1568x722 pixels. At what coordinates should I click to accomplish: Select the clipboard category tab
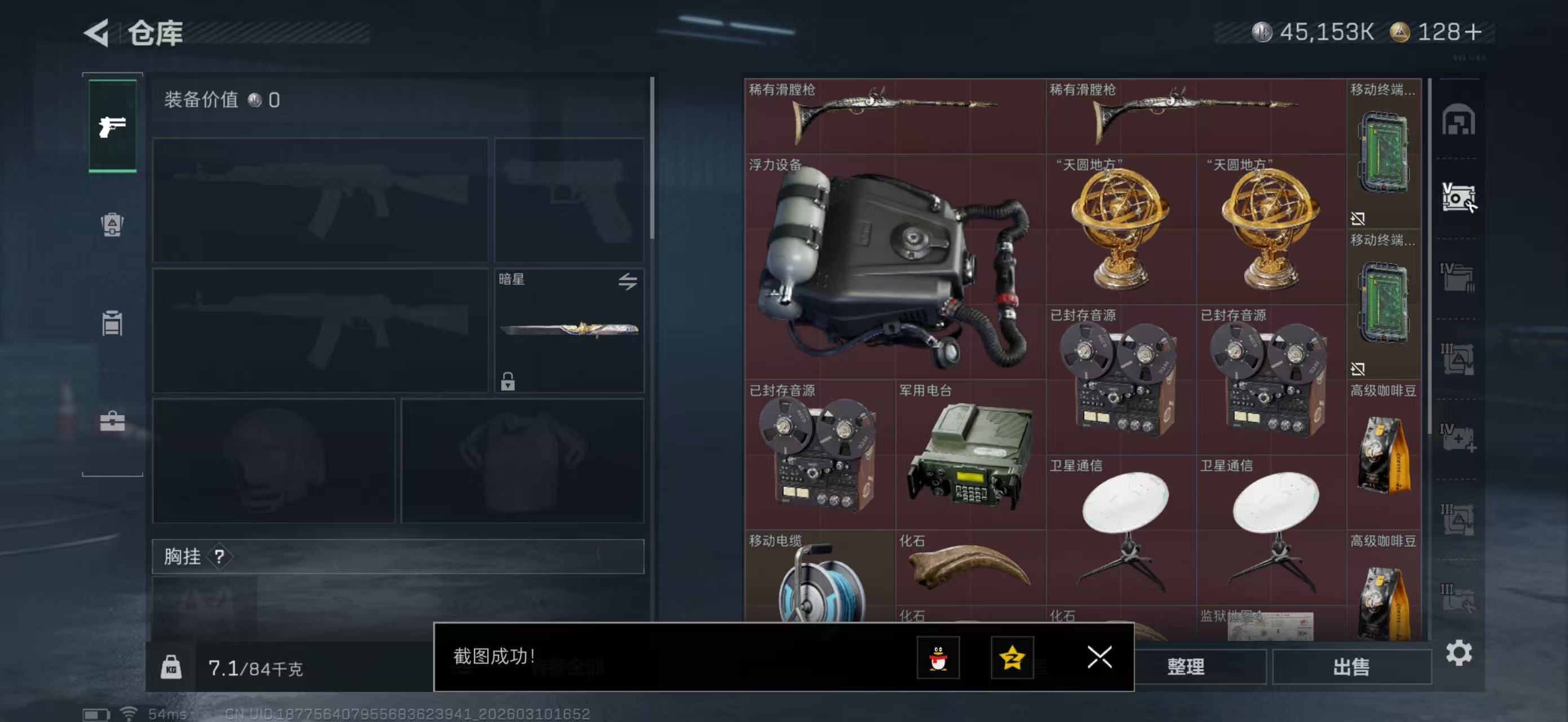[112, 323]
